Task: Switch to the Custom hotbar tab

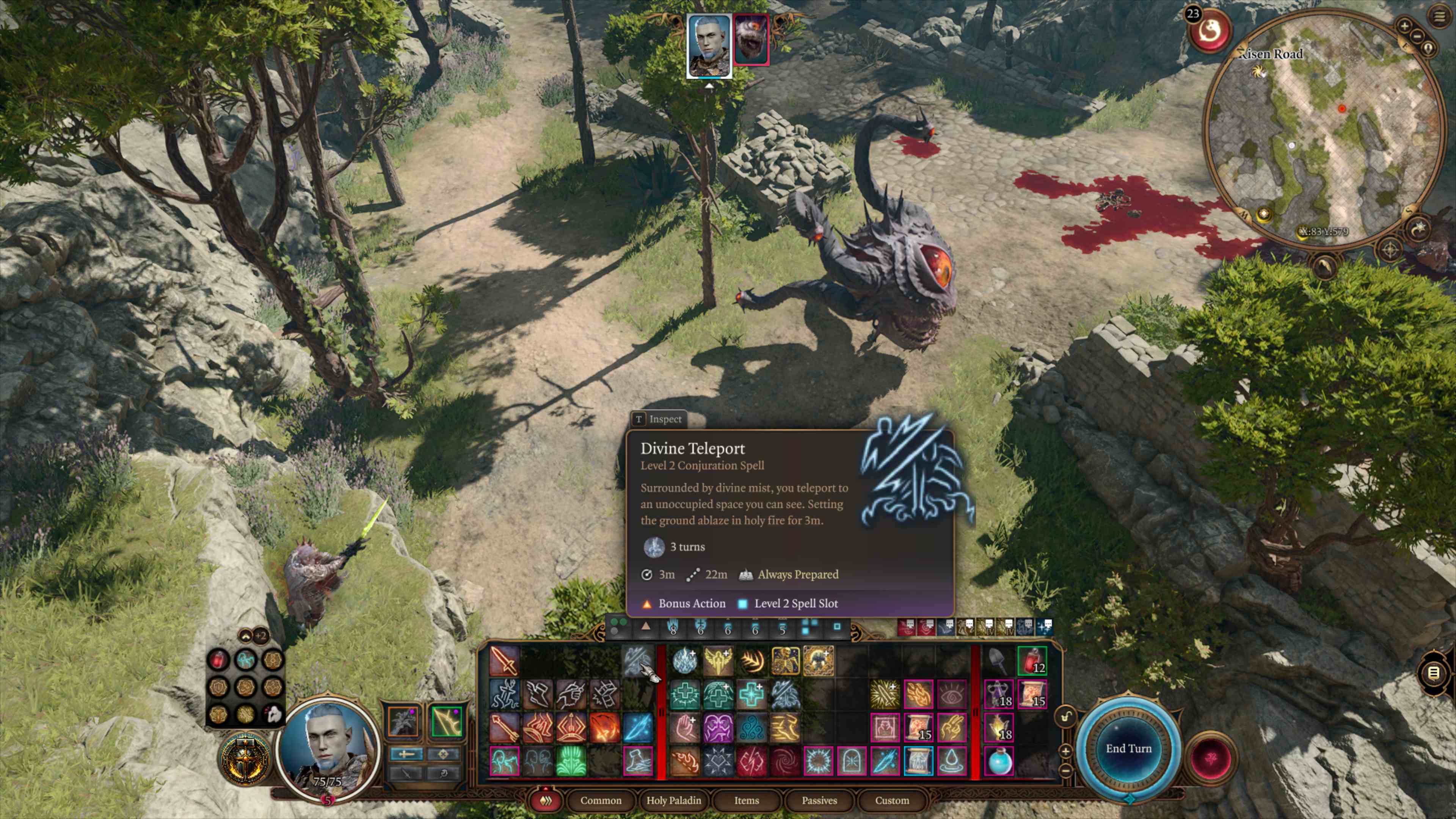Action: coord(892,800)
